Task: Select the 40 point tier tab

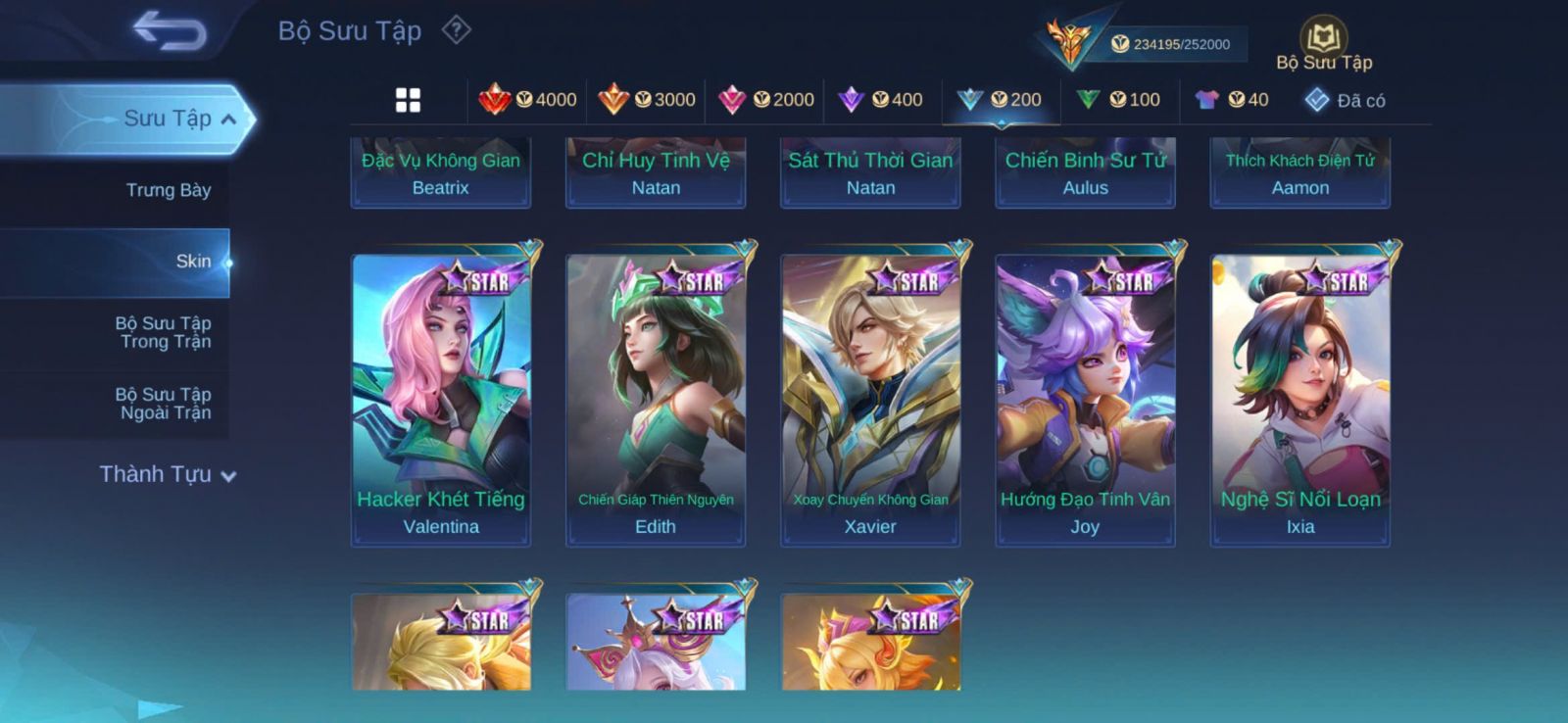Action: (x=1232, y=100)
